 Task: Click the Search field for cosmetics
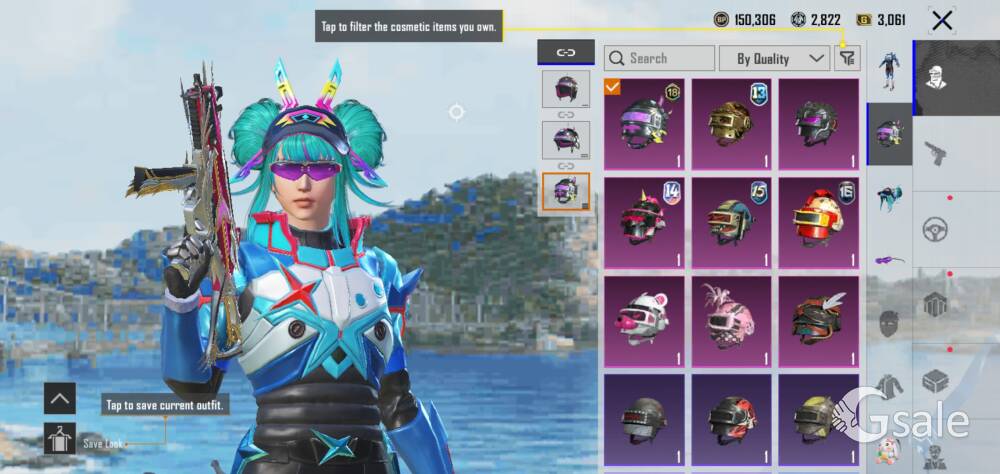(660, 58)
